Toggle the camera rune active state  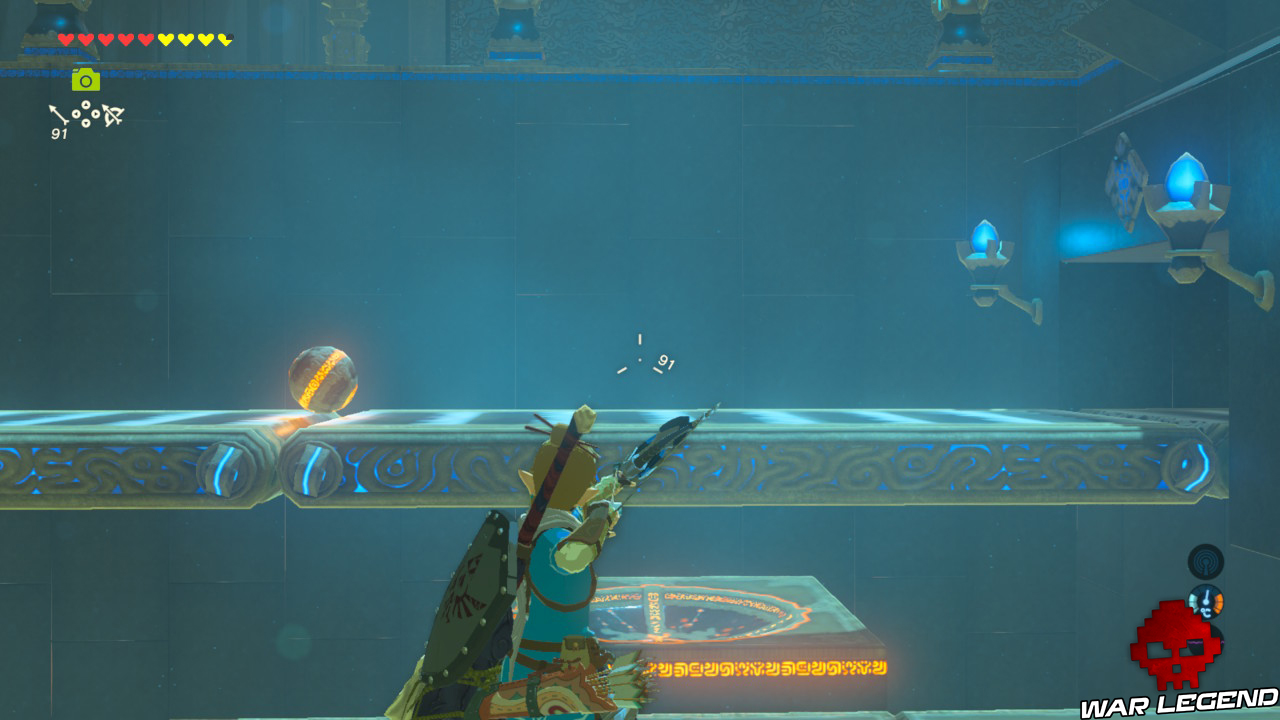[x=85, y=80]
